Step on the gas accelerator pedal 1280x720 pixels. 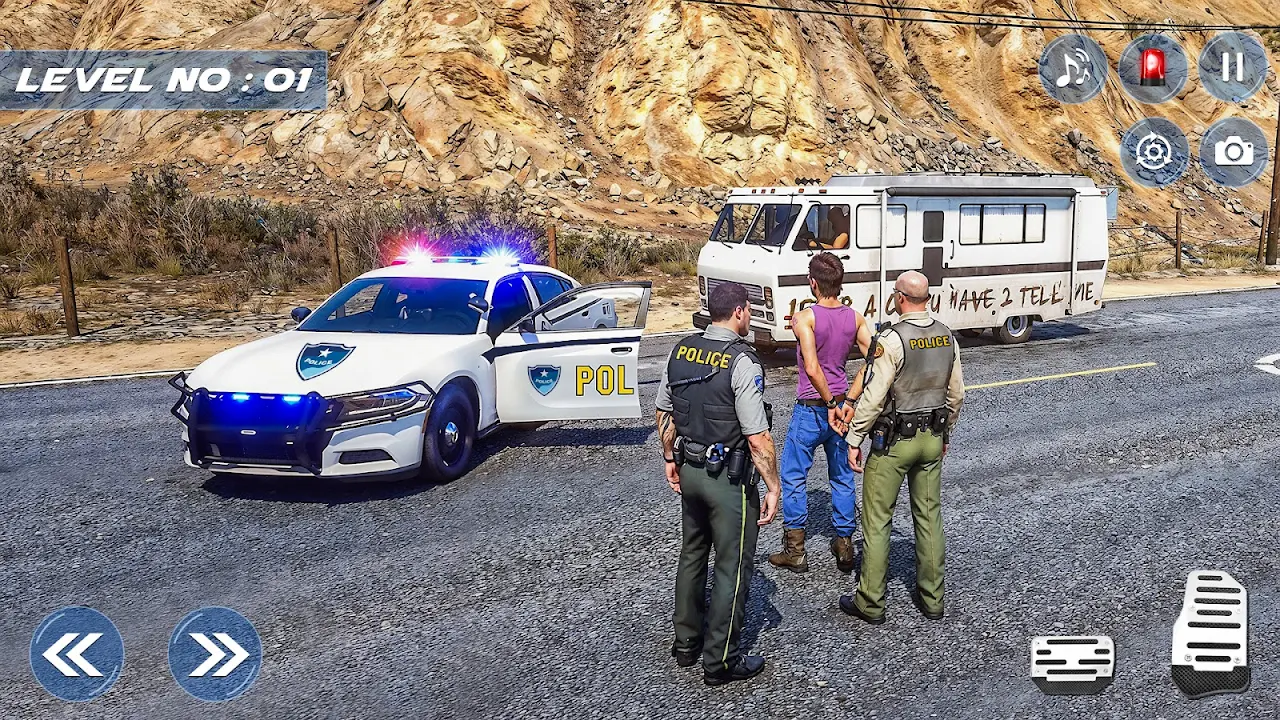(1210, 633)
